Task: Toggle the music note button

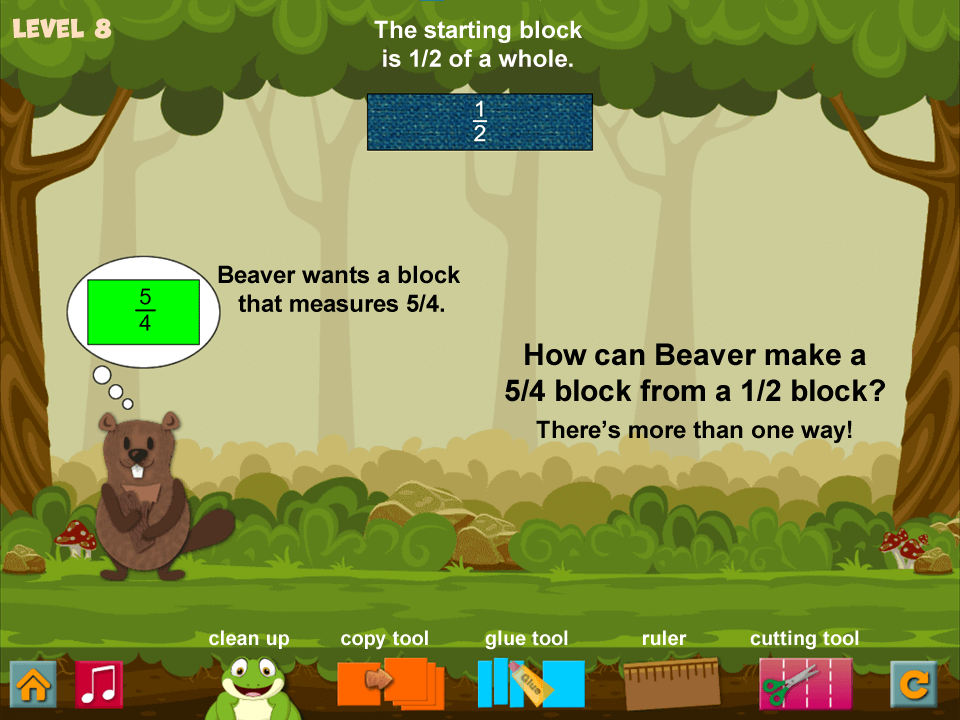Action: pyautogui.click(x=99, y=684)
